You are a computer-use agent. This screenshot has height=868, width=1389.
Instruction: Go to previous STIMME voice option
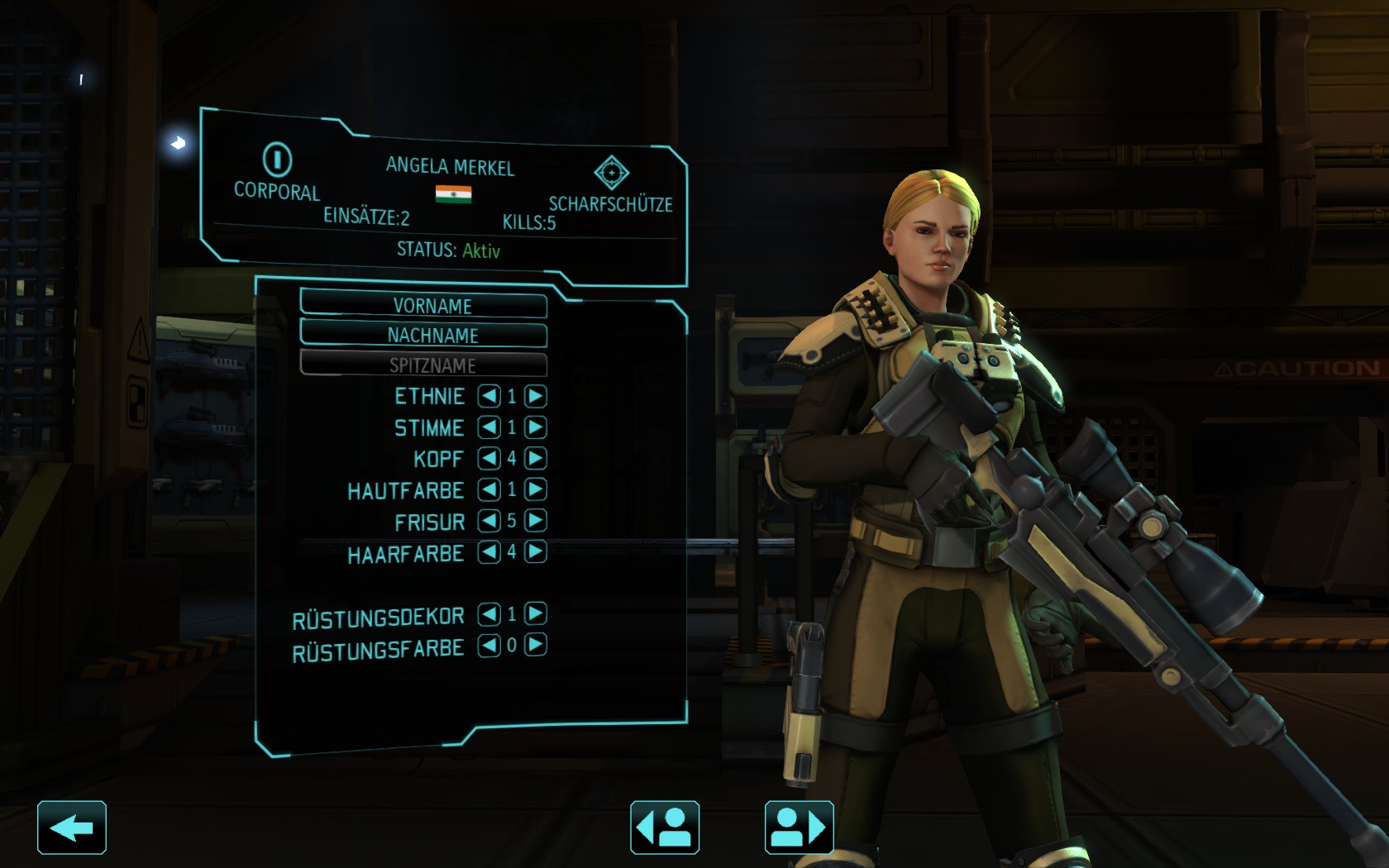click(489, 427)
